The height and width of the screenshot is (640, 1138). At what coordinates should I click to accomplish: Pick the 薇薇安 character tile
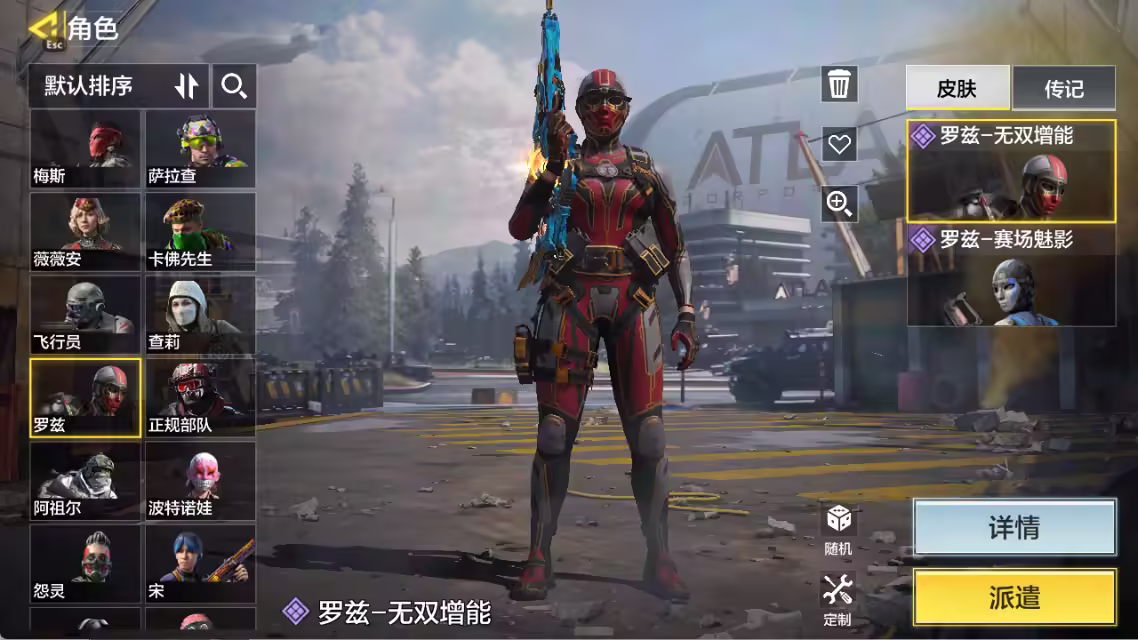coord(86,233)
